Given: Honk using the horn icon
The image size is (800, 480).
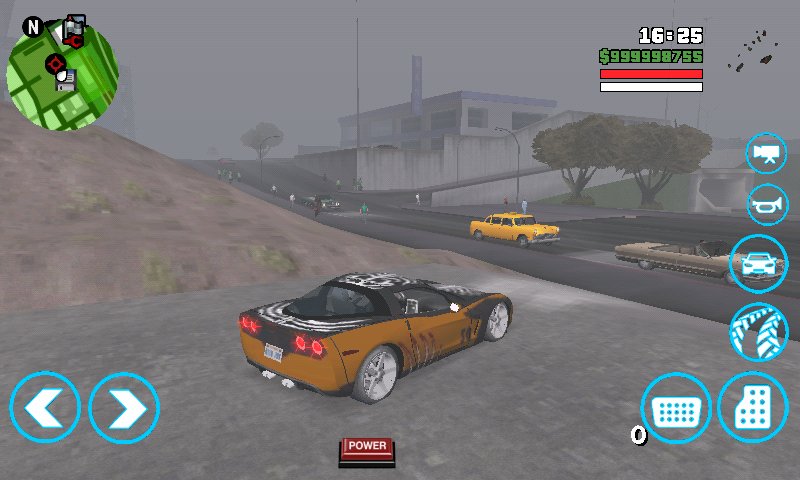Looking at the screenshot, I should click(767, 204).
